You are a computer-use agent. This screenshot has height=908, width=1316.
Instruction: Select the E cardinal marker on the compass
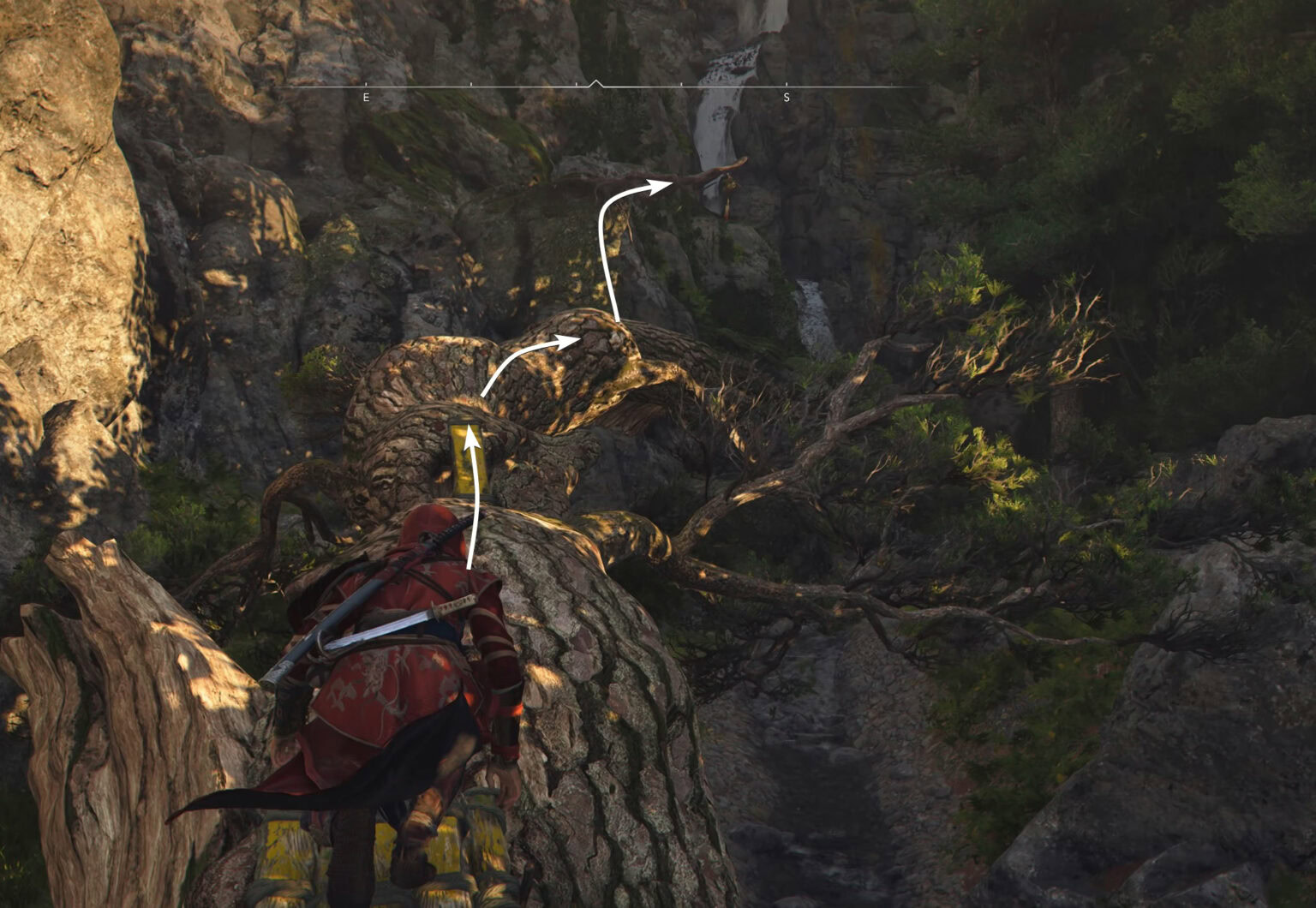[364, 96]
